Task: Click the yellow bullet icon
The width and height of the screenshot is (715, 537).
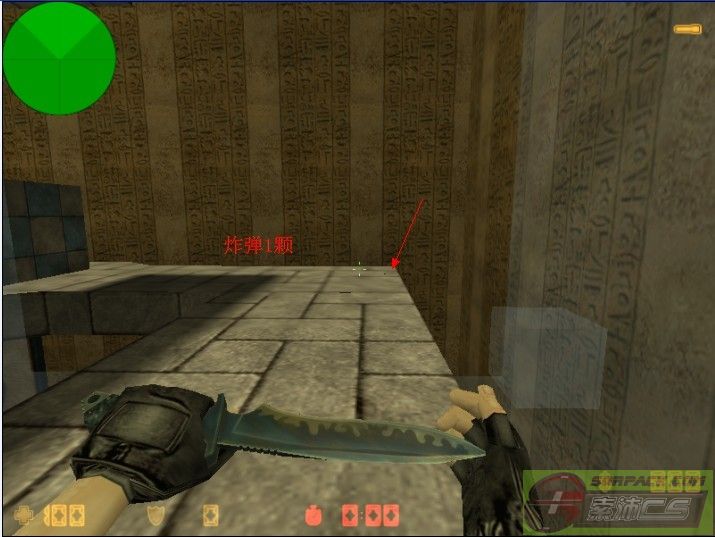Action: 688,29
